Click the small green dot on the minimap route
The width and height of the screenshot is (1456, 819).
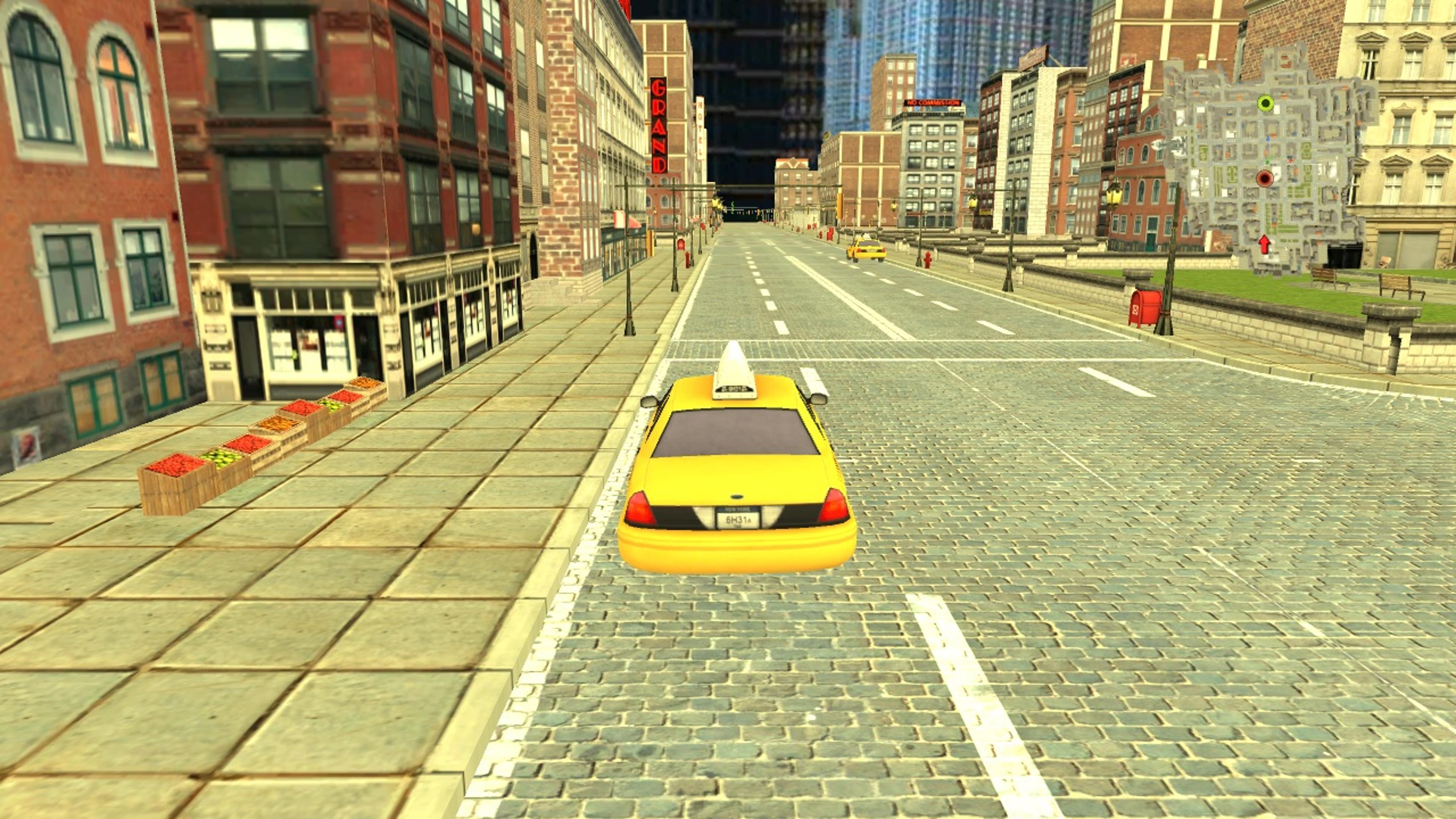(1268, 162)
